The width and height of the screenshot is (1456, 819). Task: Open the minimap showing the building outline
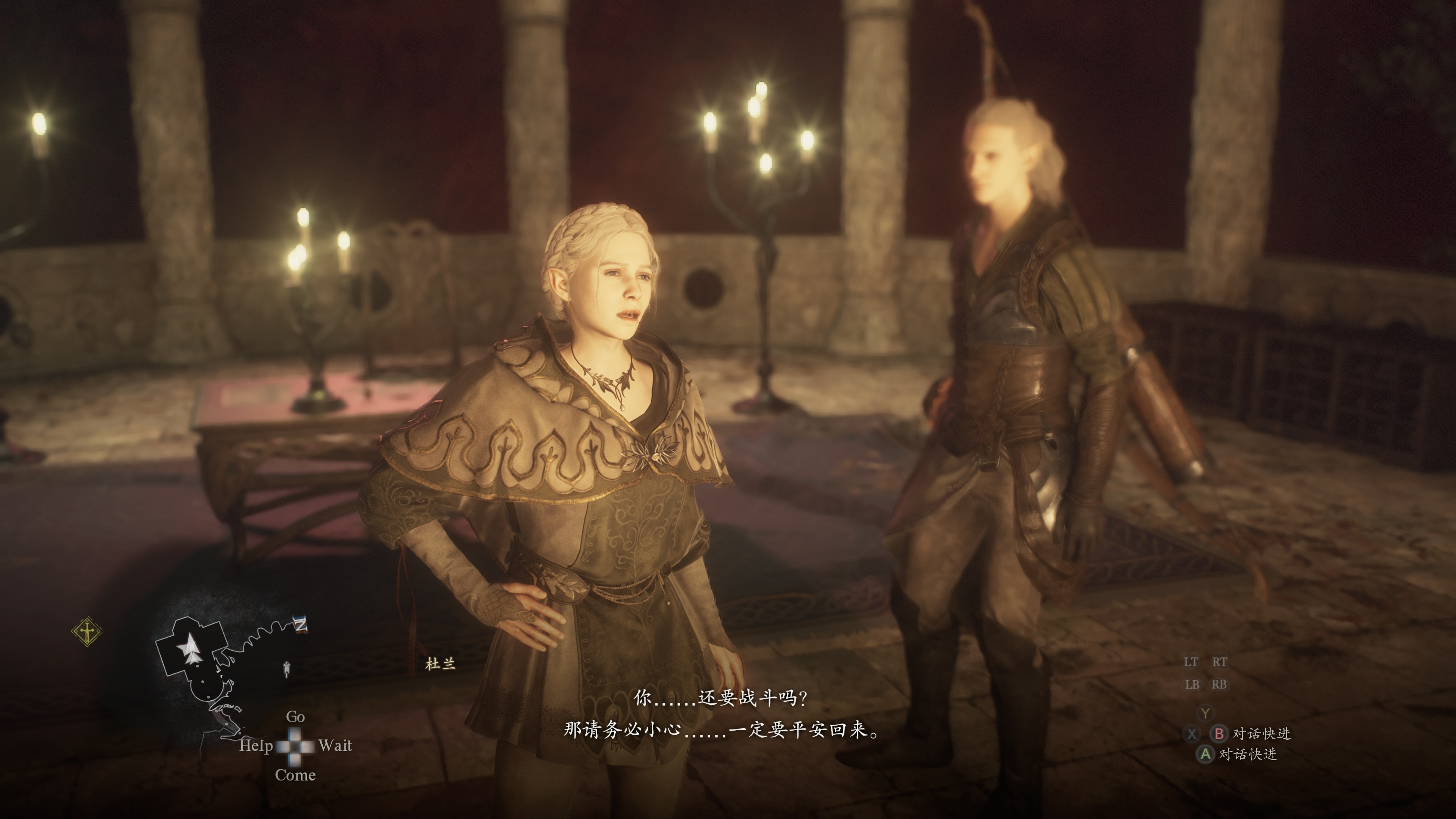click(204, 673)
